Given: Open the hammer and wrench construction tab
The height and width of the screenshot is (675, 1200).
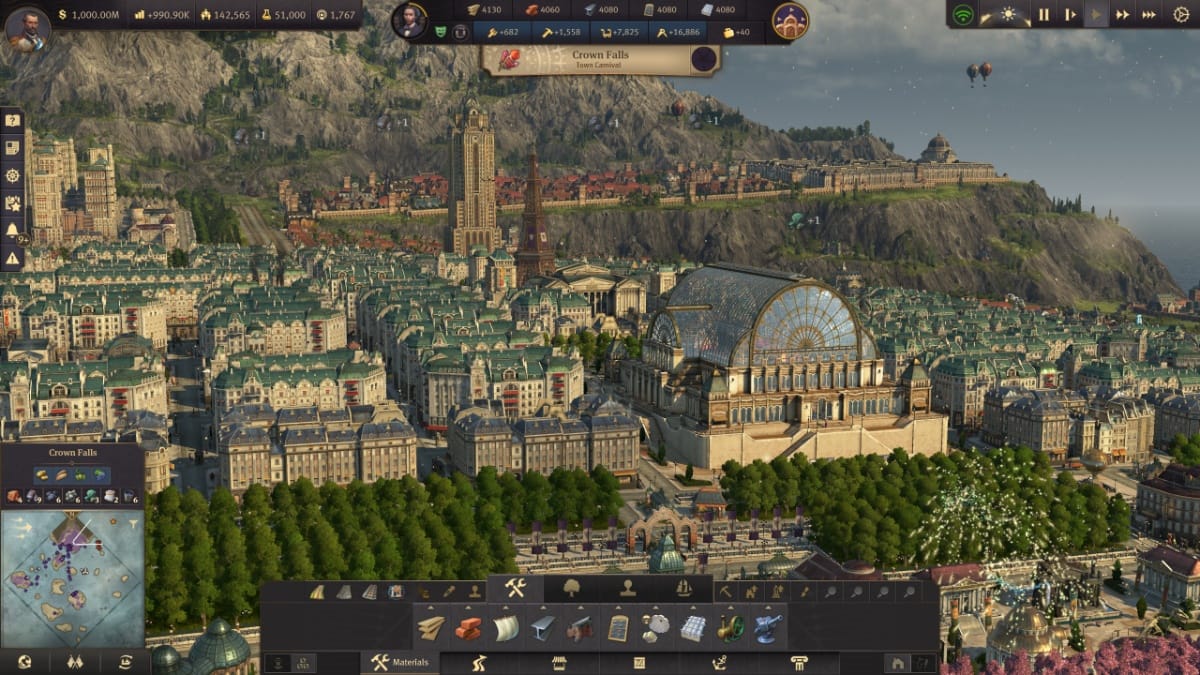Looking at the screenshot, I should pyautogui.click(x=515, y=589).
